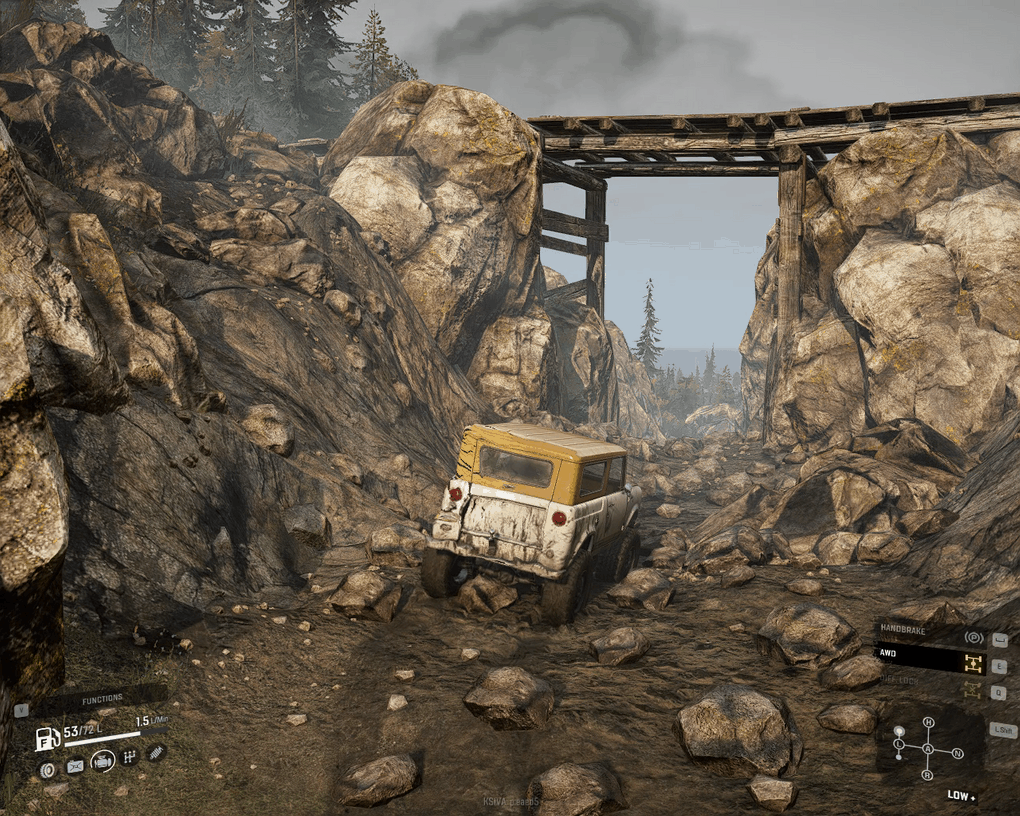Select Neutral on the gear selector

point(957,752)
